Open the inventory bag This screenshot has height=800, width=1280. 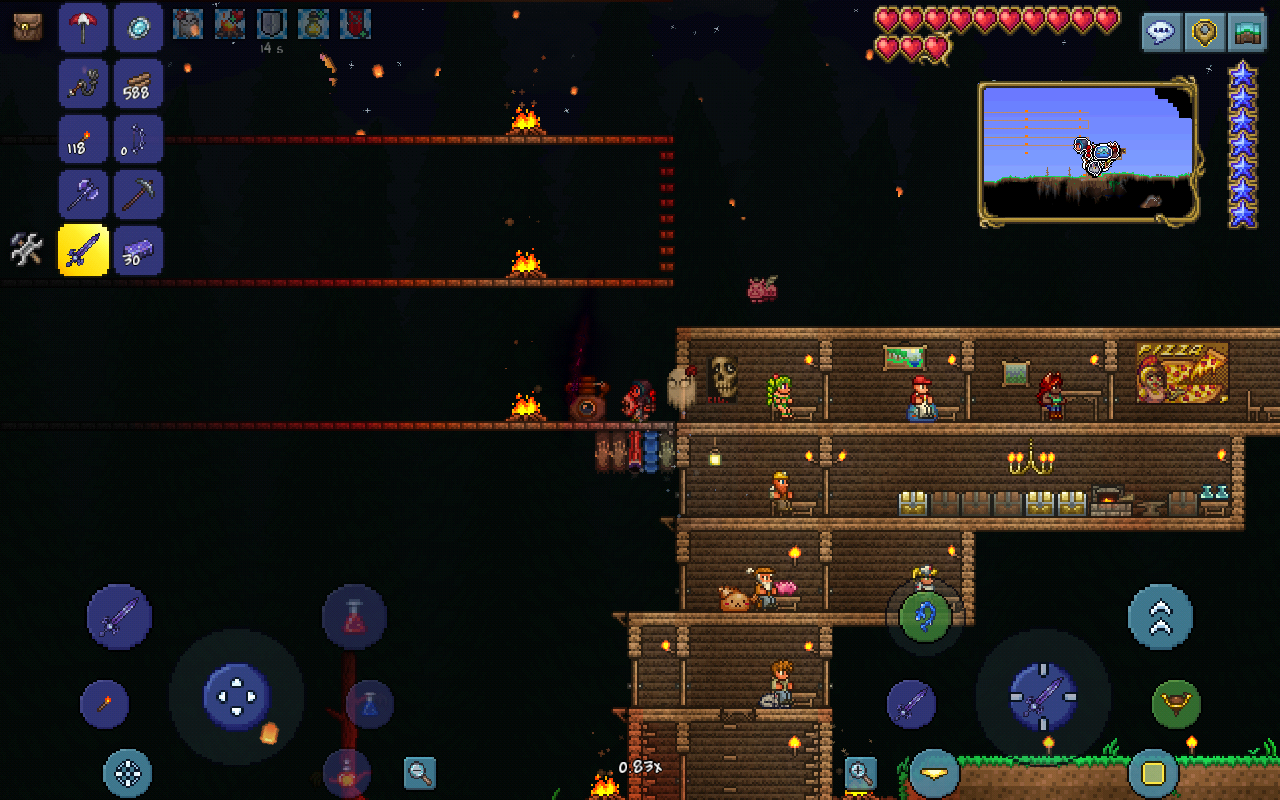pyautogui.click(x=28, y=27)
